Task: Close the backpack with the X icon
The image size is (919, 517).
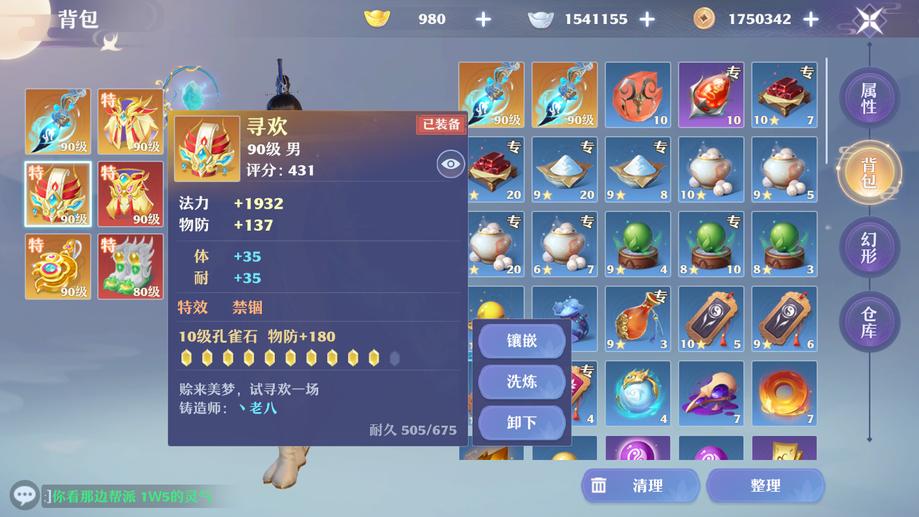Action: point(870,20)
